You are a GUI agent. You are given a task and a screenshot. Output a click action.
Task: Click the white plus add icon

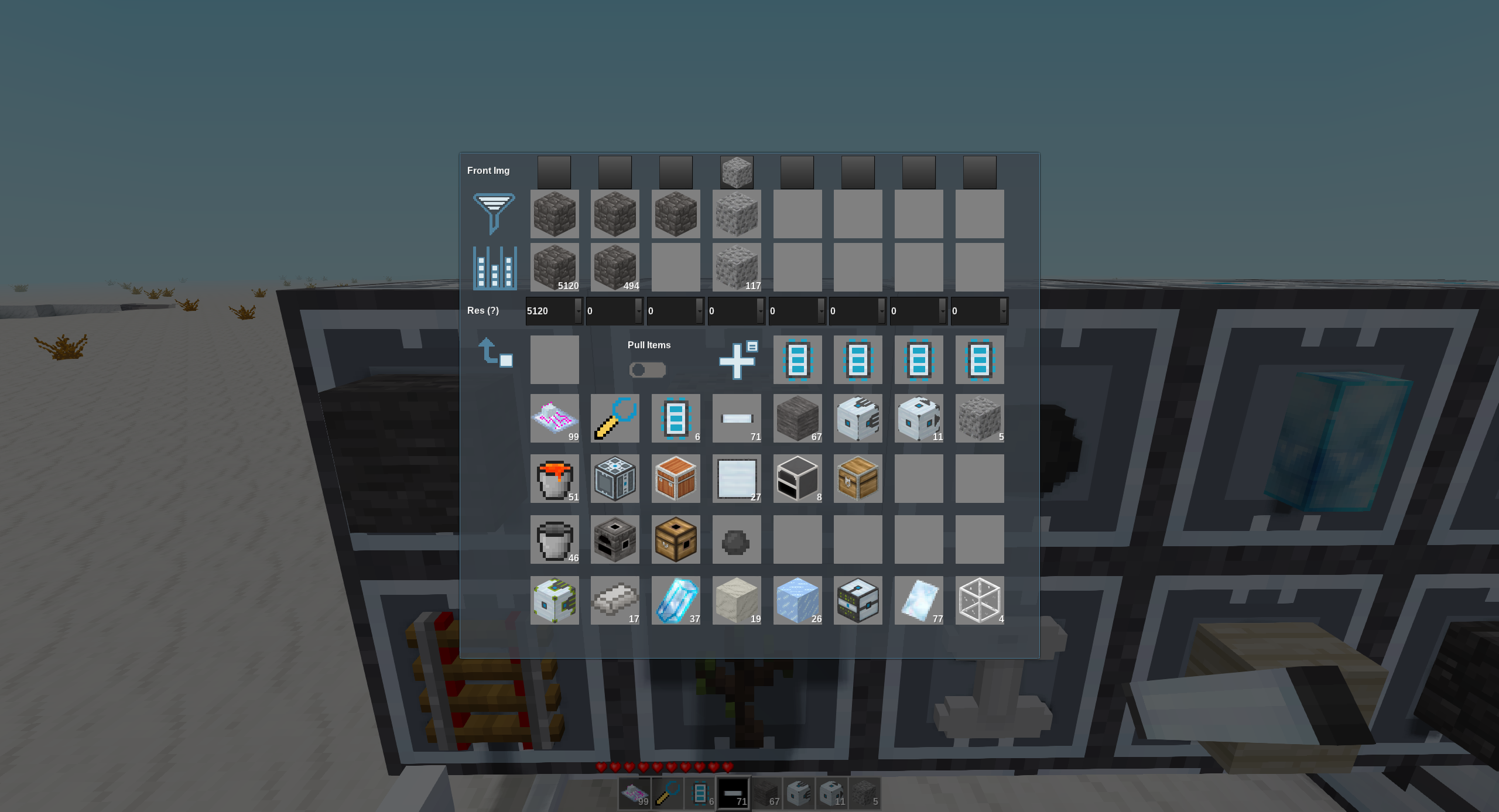(x=737, y=360)
